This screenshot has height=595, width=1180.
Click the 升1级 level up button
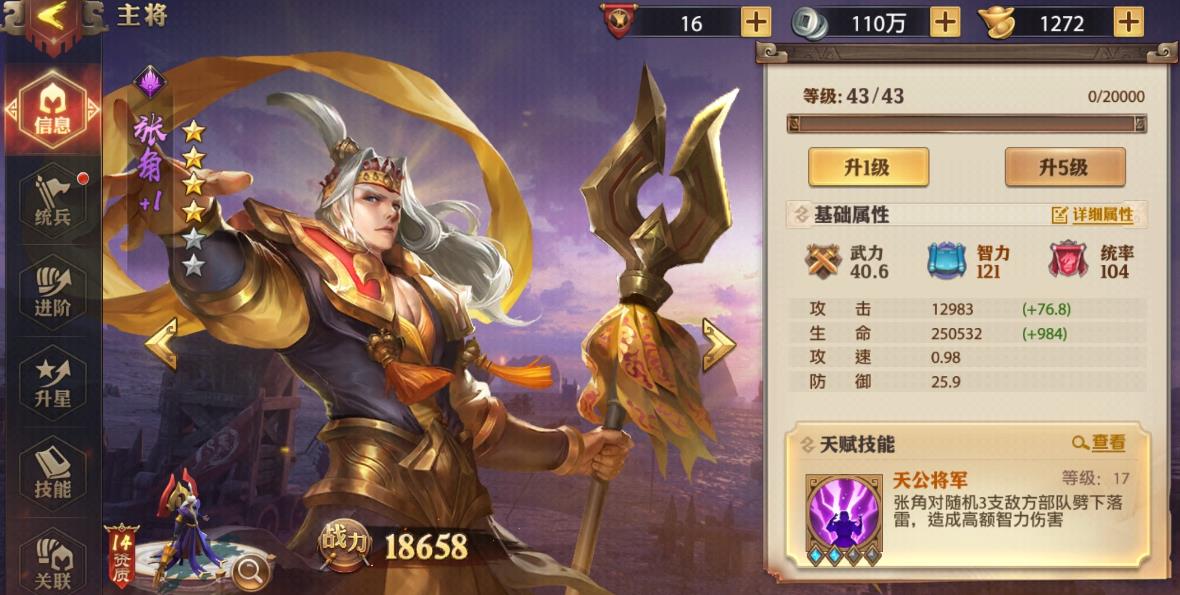tap(868, 167)
